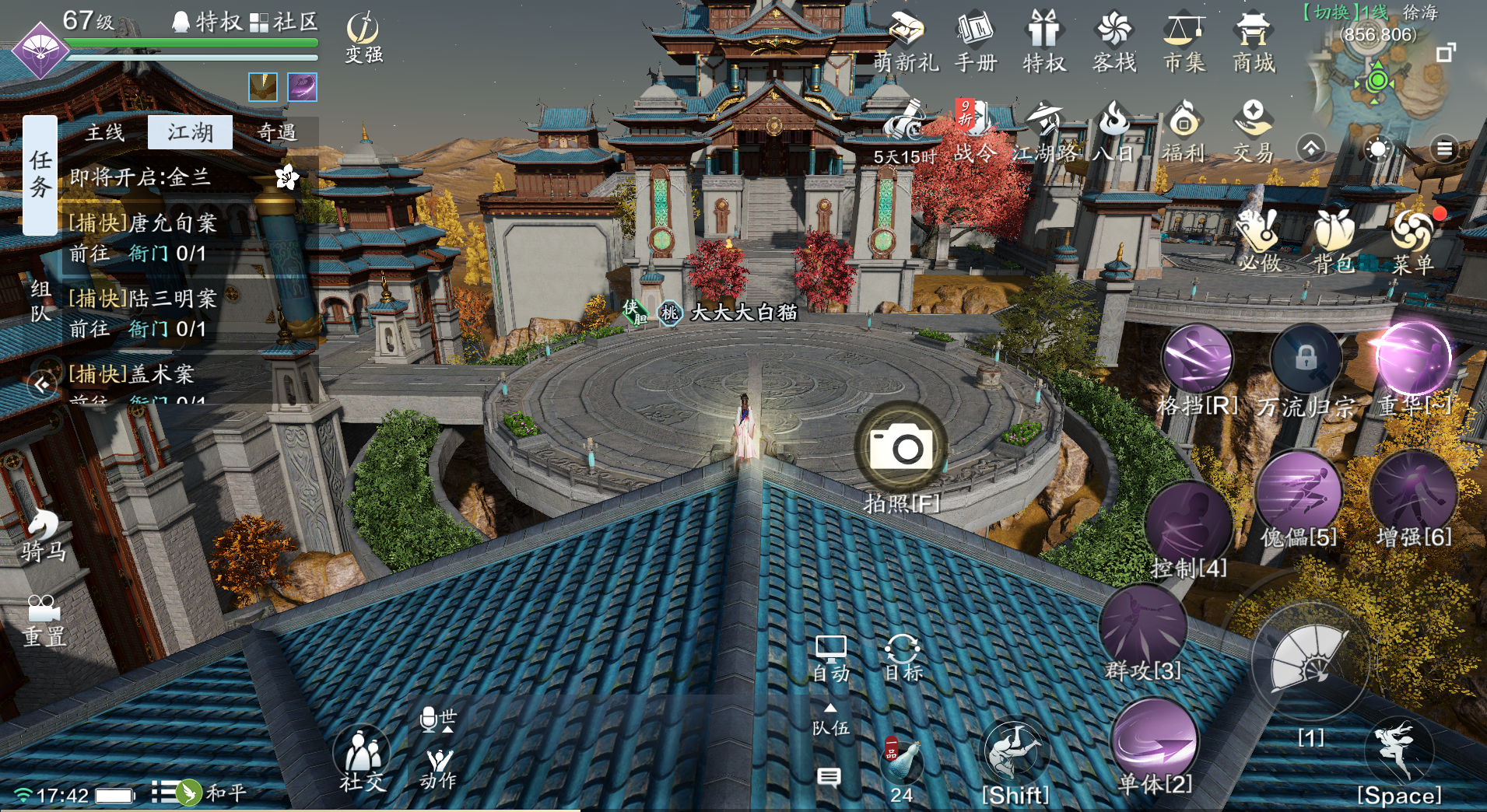Open the 战令 battle pass

(x=974, y=131)
